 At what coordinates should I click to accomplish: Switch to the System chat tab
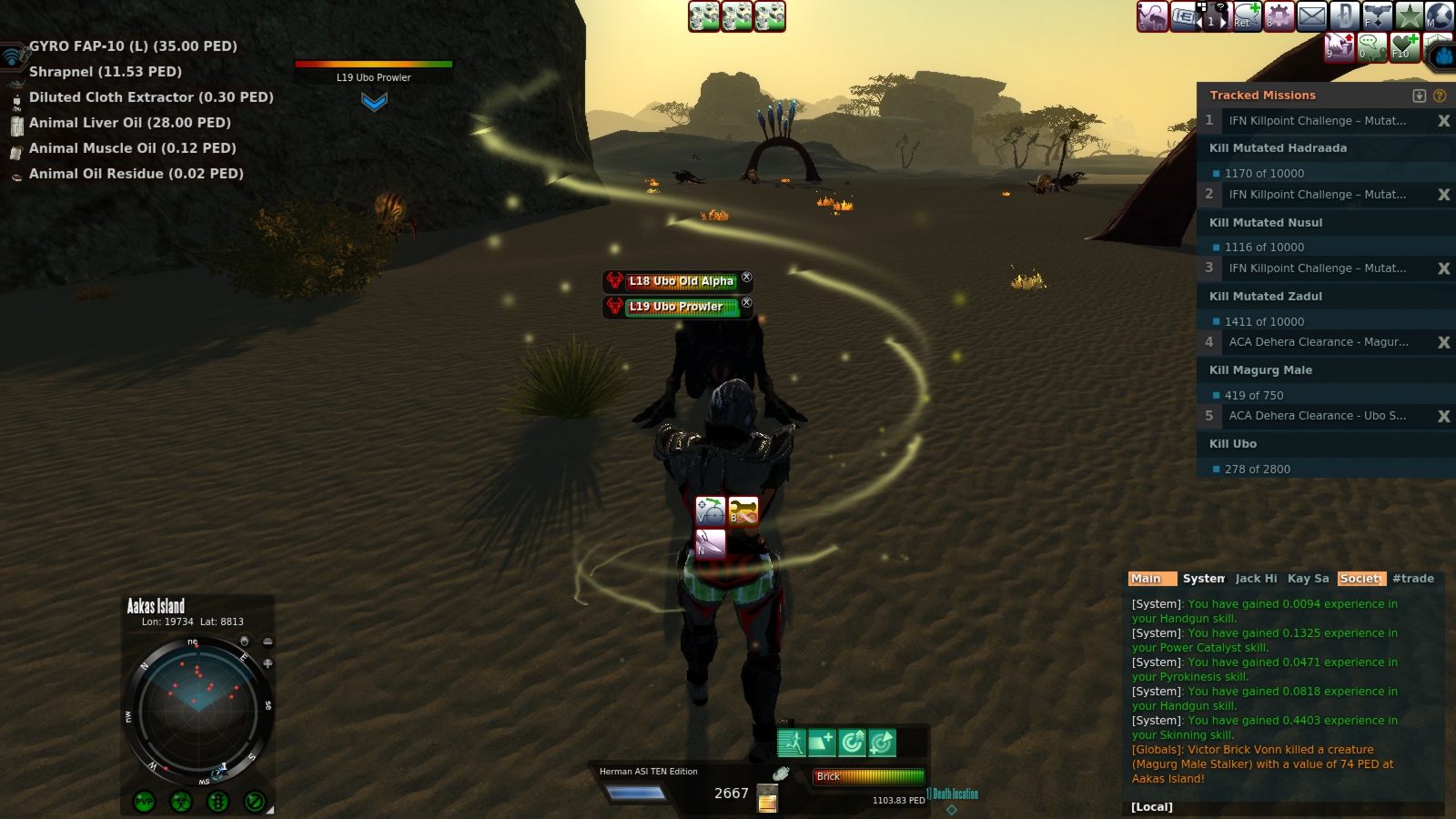coord(1203,579)
